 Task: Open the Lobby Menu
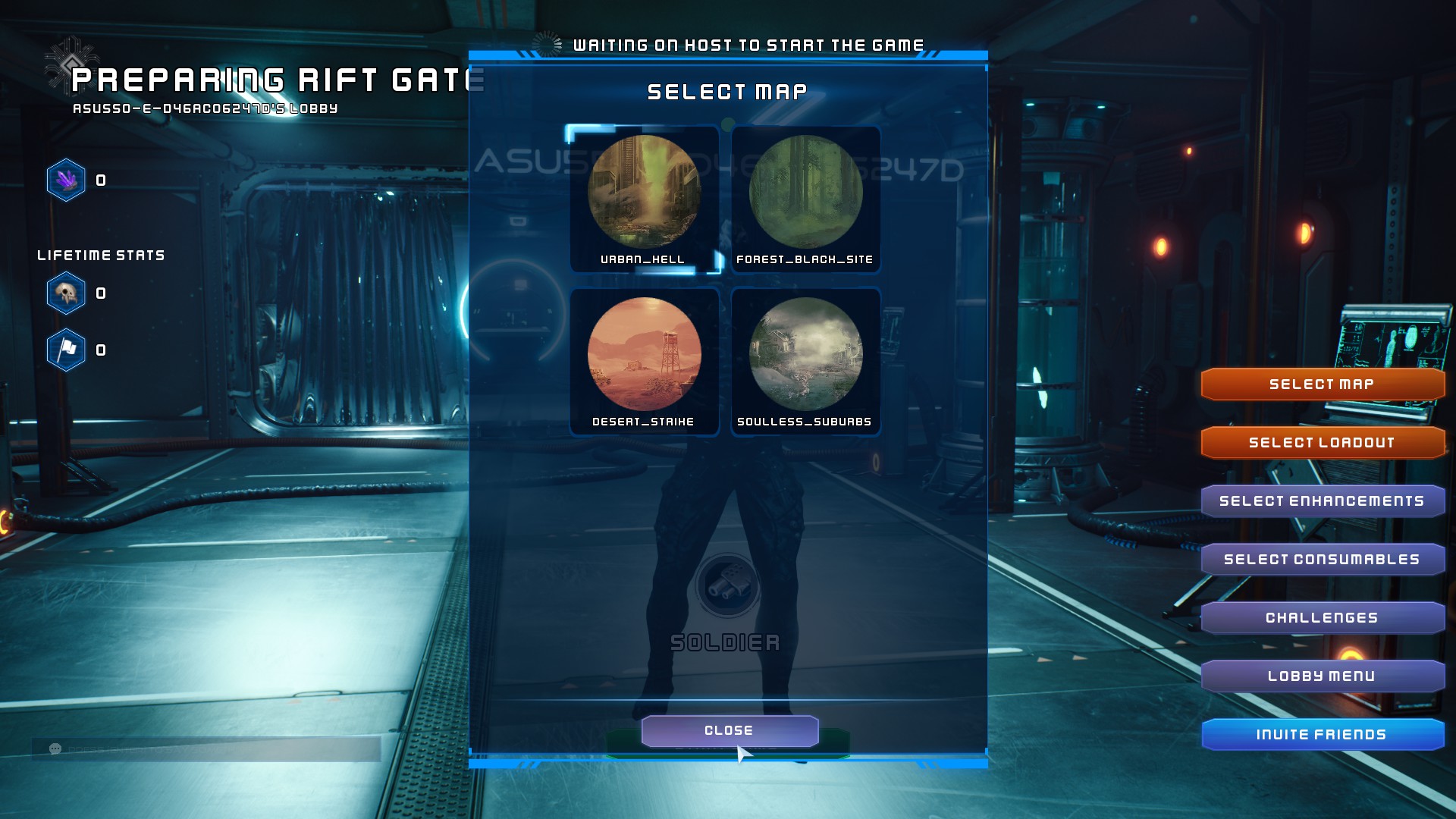point(1322,676)
